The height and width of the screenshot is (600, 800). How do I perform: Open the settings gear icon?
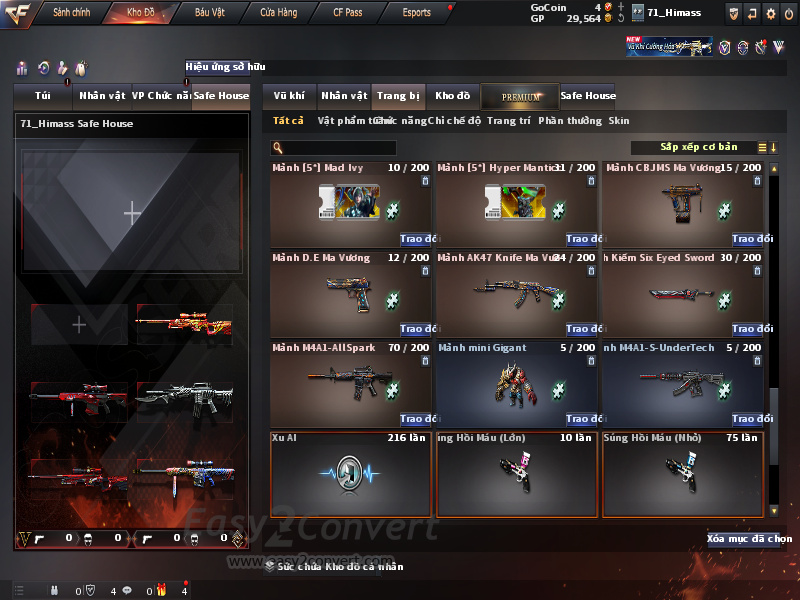tap(770, 13)
